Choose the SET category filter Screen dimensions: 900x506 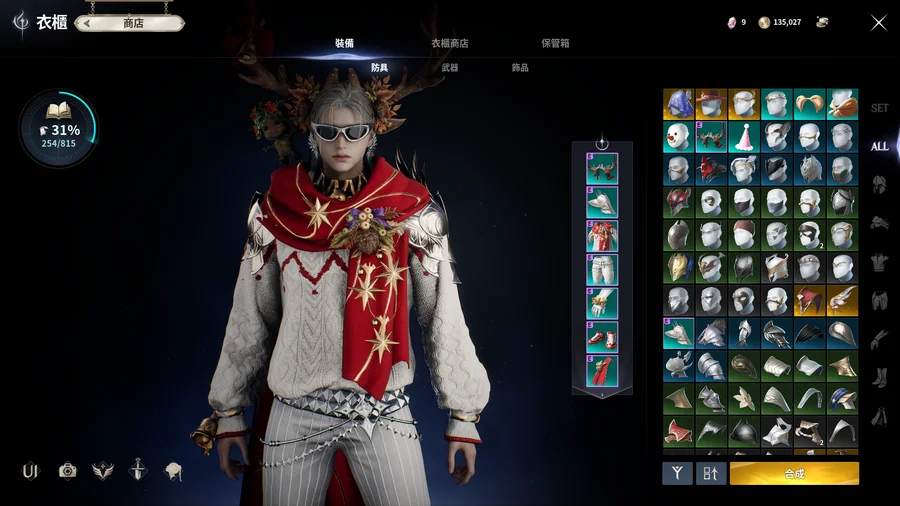coord(879,108)
